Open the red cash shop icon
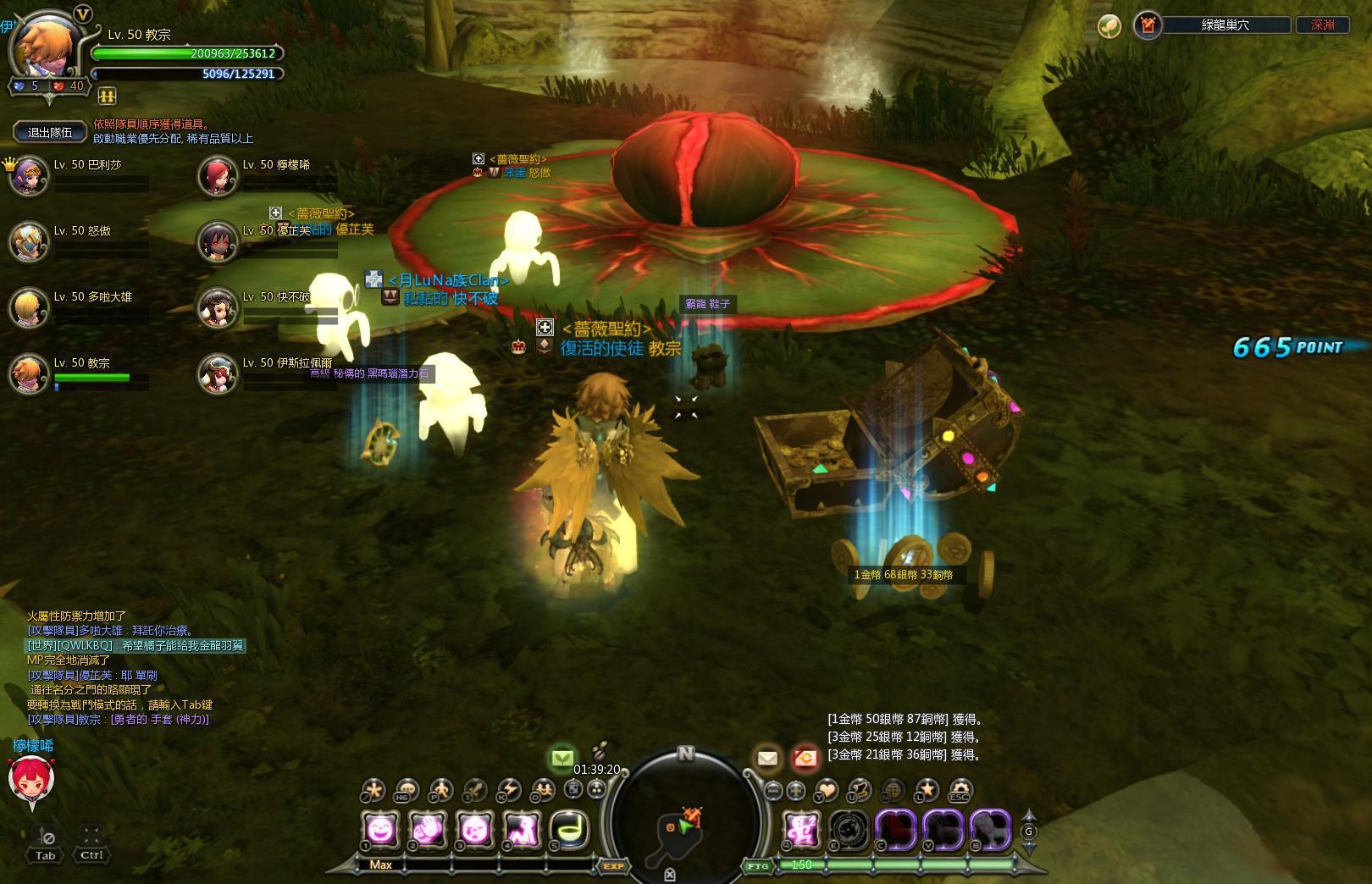1372x884 pixels. pos(805,759)
